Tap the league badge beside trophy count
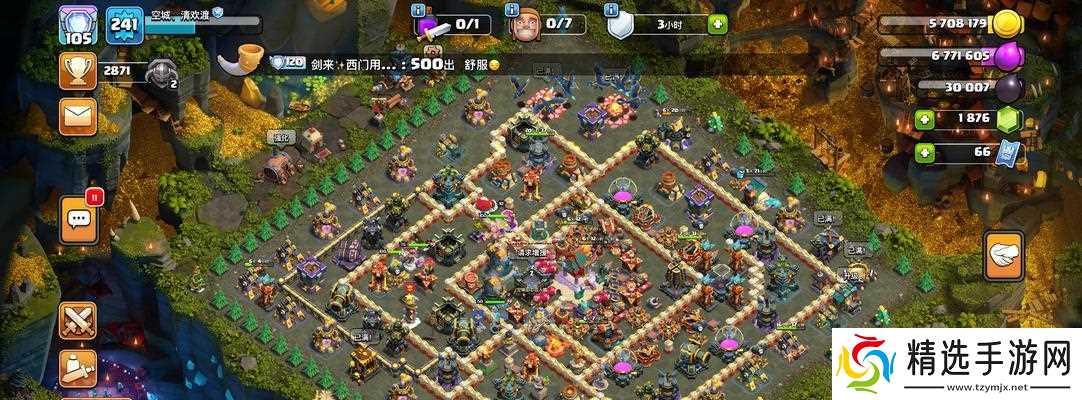The height and width of the screenshot is (400, 1082). [160, 71]
